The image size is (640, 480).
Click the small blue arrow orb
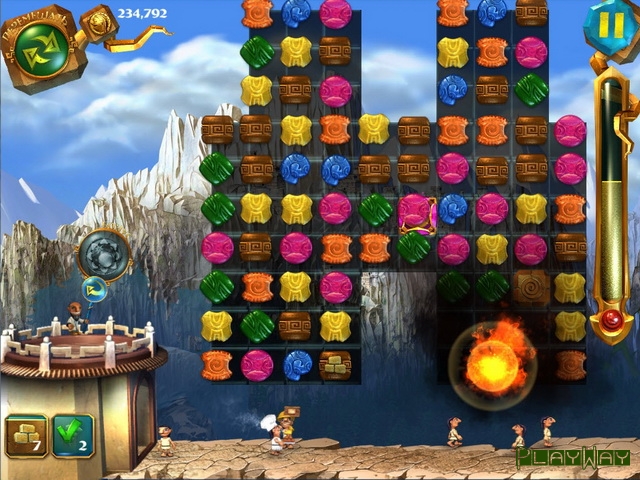pos(95,291)
